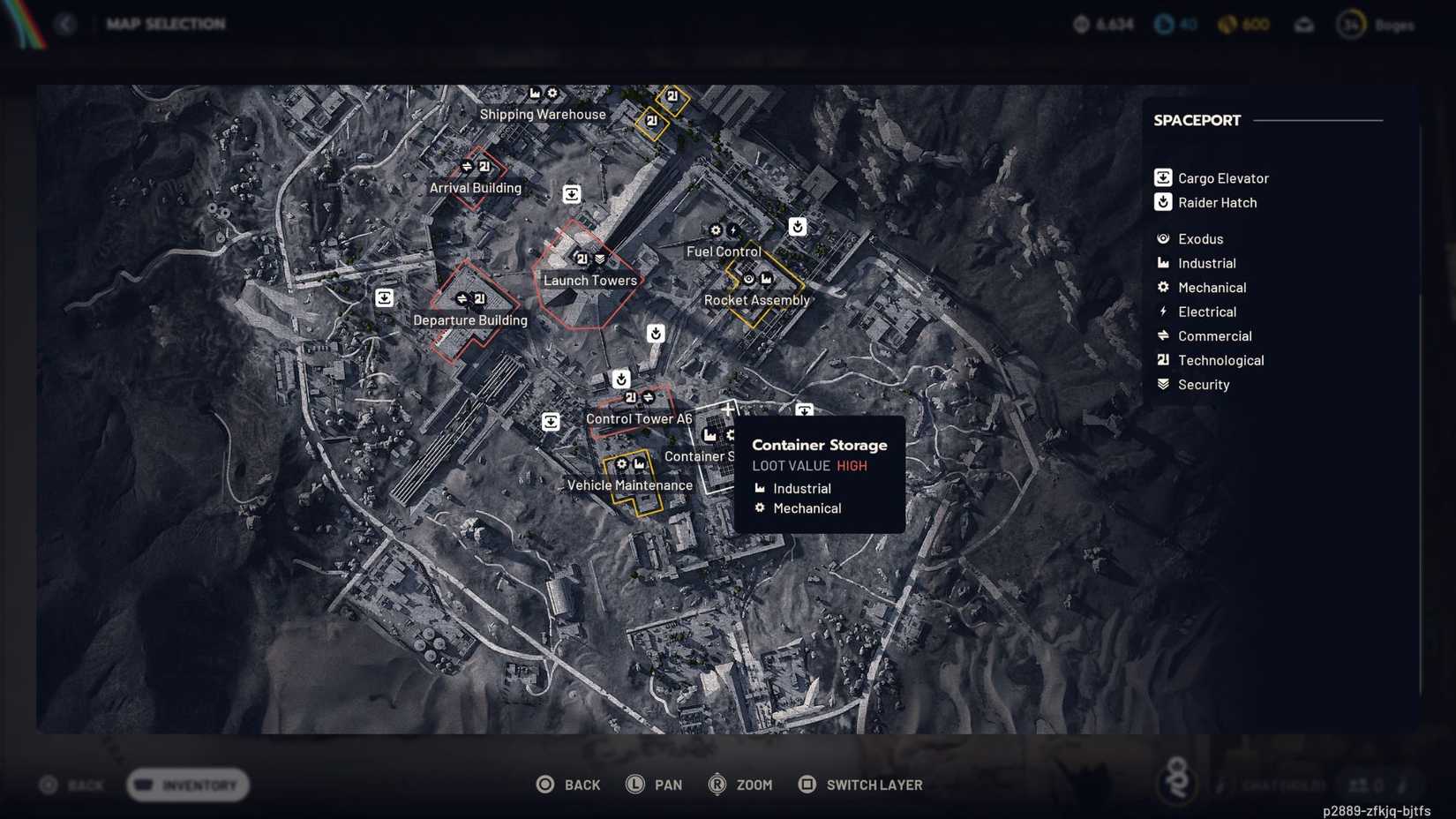Expand the Container Storage info panel
Image resolution: width=1456 pixels, height=819 pixels.
pos(820,445)
